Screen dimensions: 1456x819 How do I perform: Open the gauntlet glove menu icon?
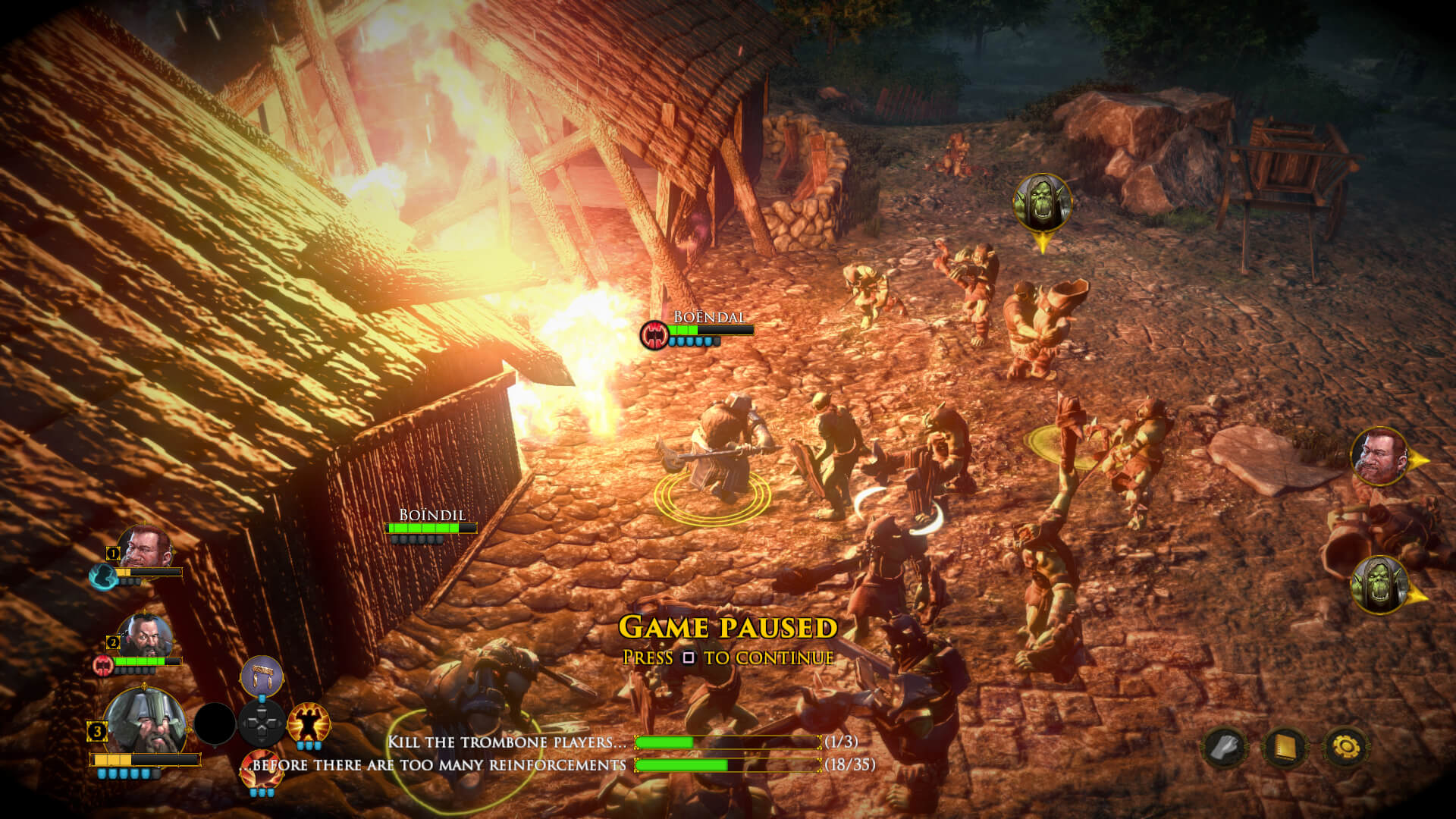click(x=1224, y=748)
